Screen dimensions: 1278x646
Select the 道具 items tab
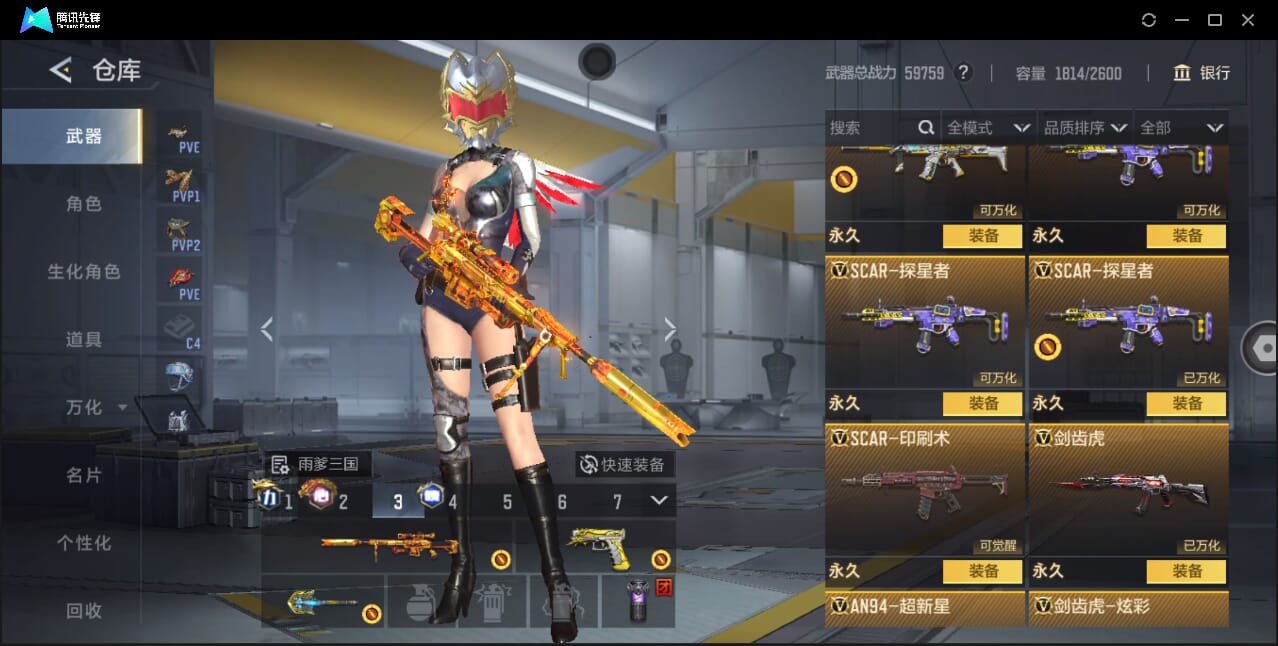click(84, 340)
